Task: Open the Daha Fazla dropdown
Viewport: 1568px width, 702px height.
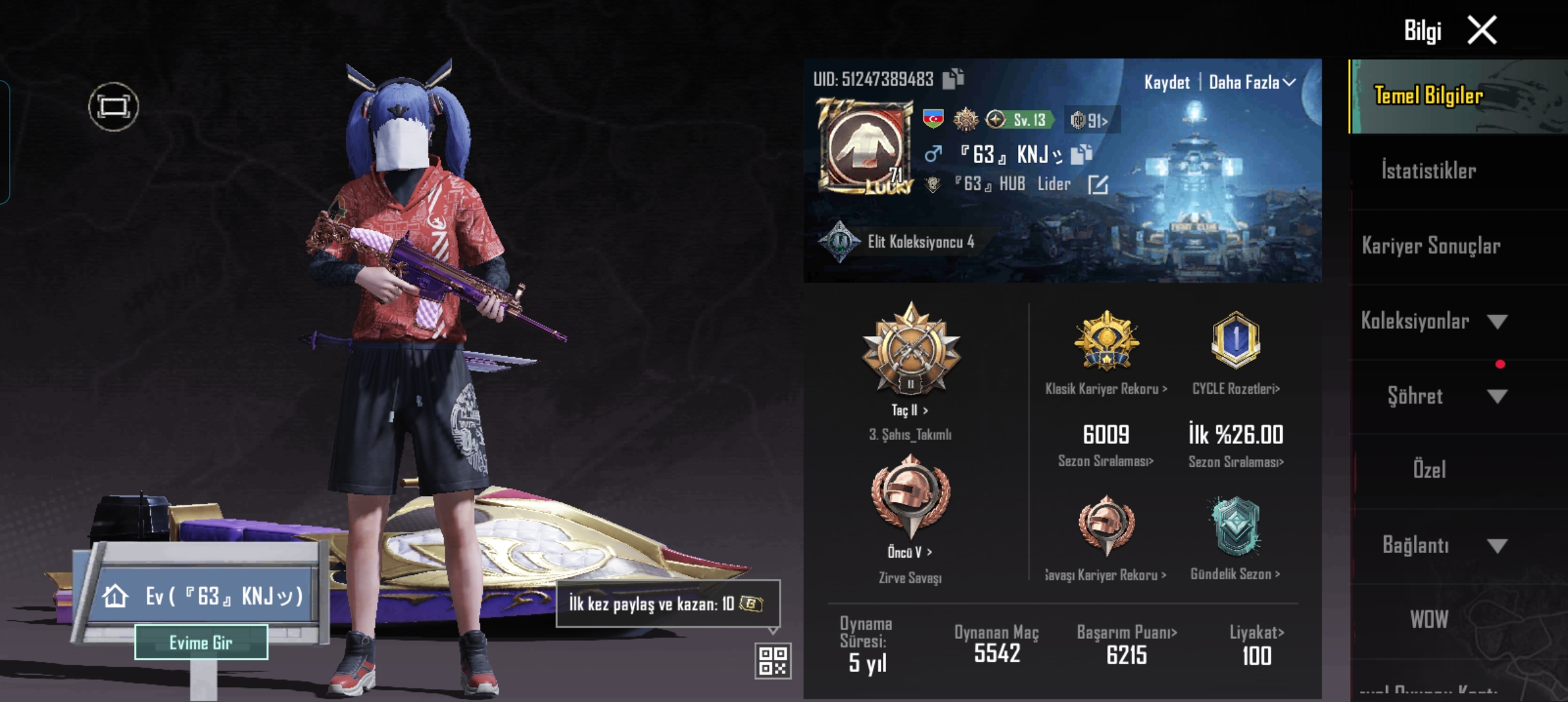Action: [x=1248, y=83]
